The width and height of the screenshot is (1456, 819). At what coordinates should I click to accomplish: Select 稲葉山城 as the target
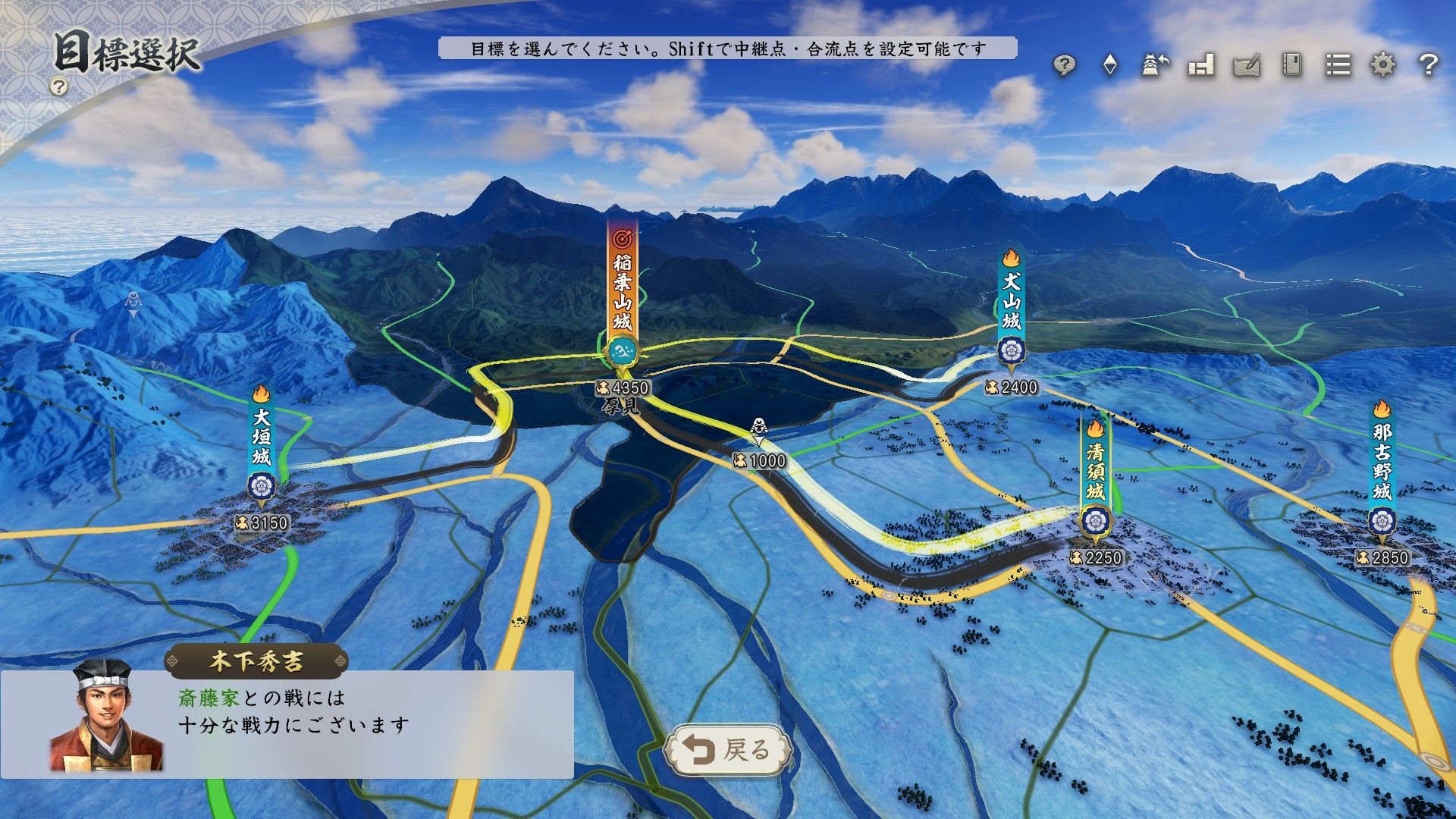click(x=622, y=296)
